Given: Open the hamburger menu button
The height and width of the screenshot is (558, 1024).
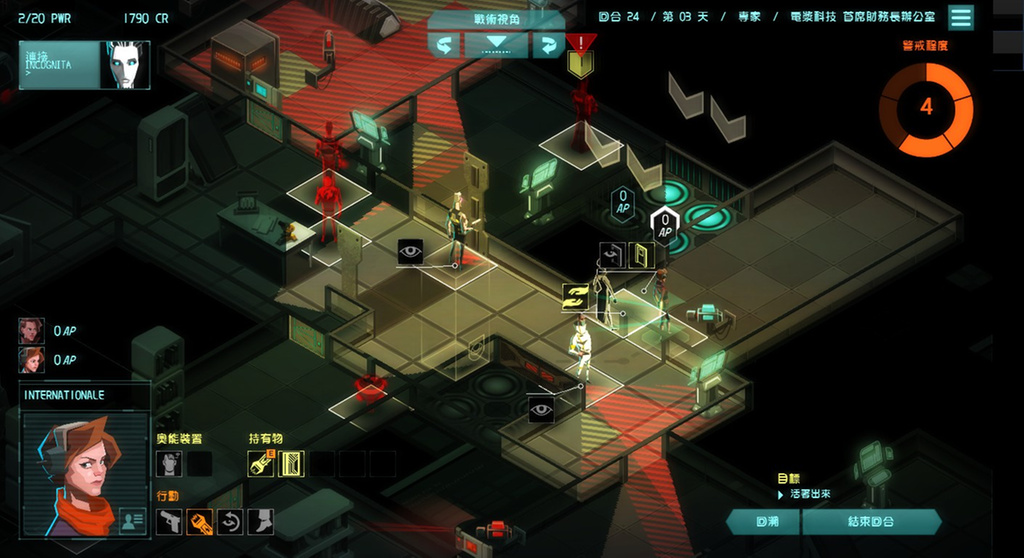Looking at the screenshot, I should 961,18.
